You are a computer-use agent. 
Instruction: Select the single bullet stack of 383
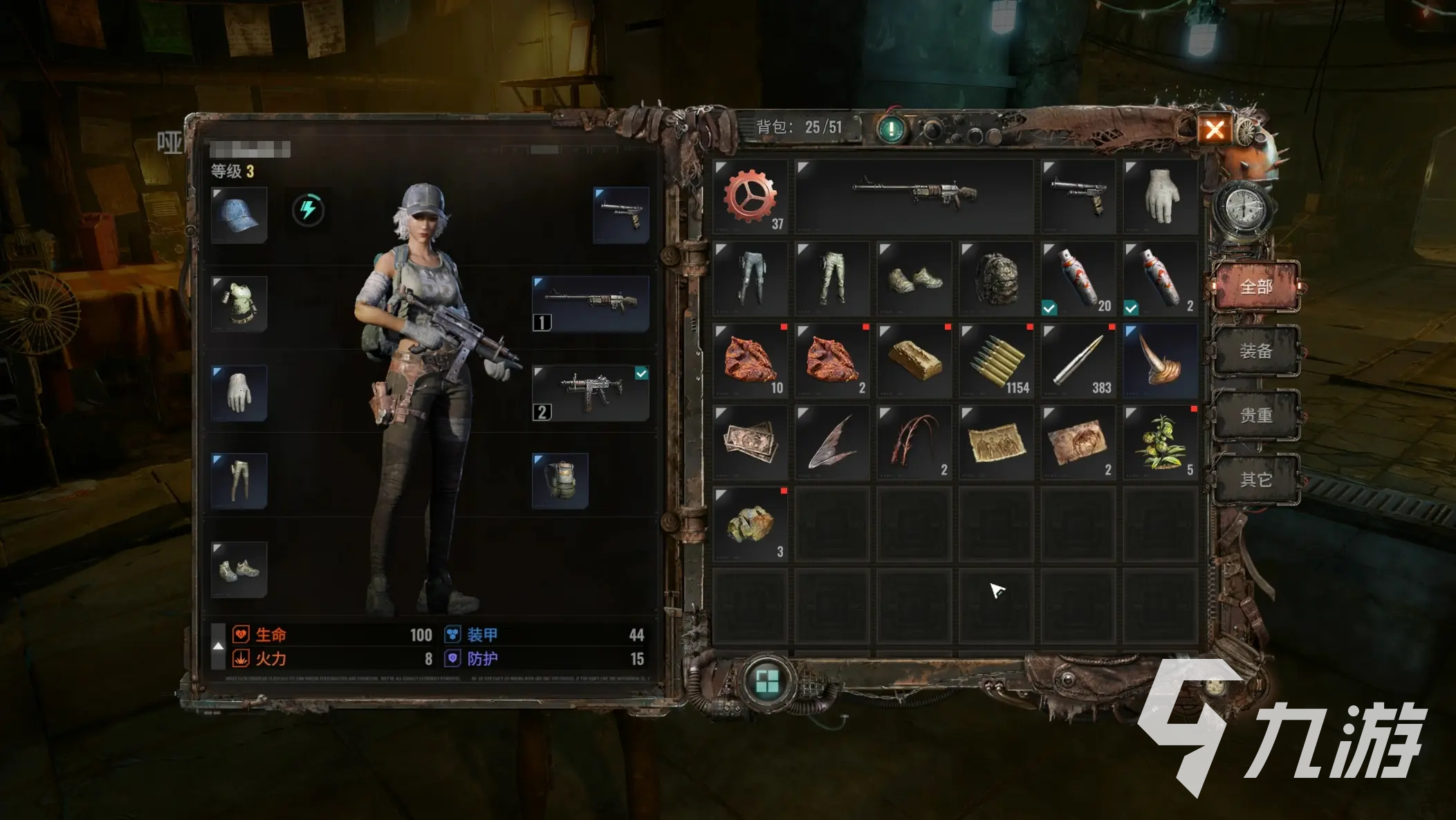(x=1078, y=360)
